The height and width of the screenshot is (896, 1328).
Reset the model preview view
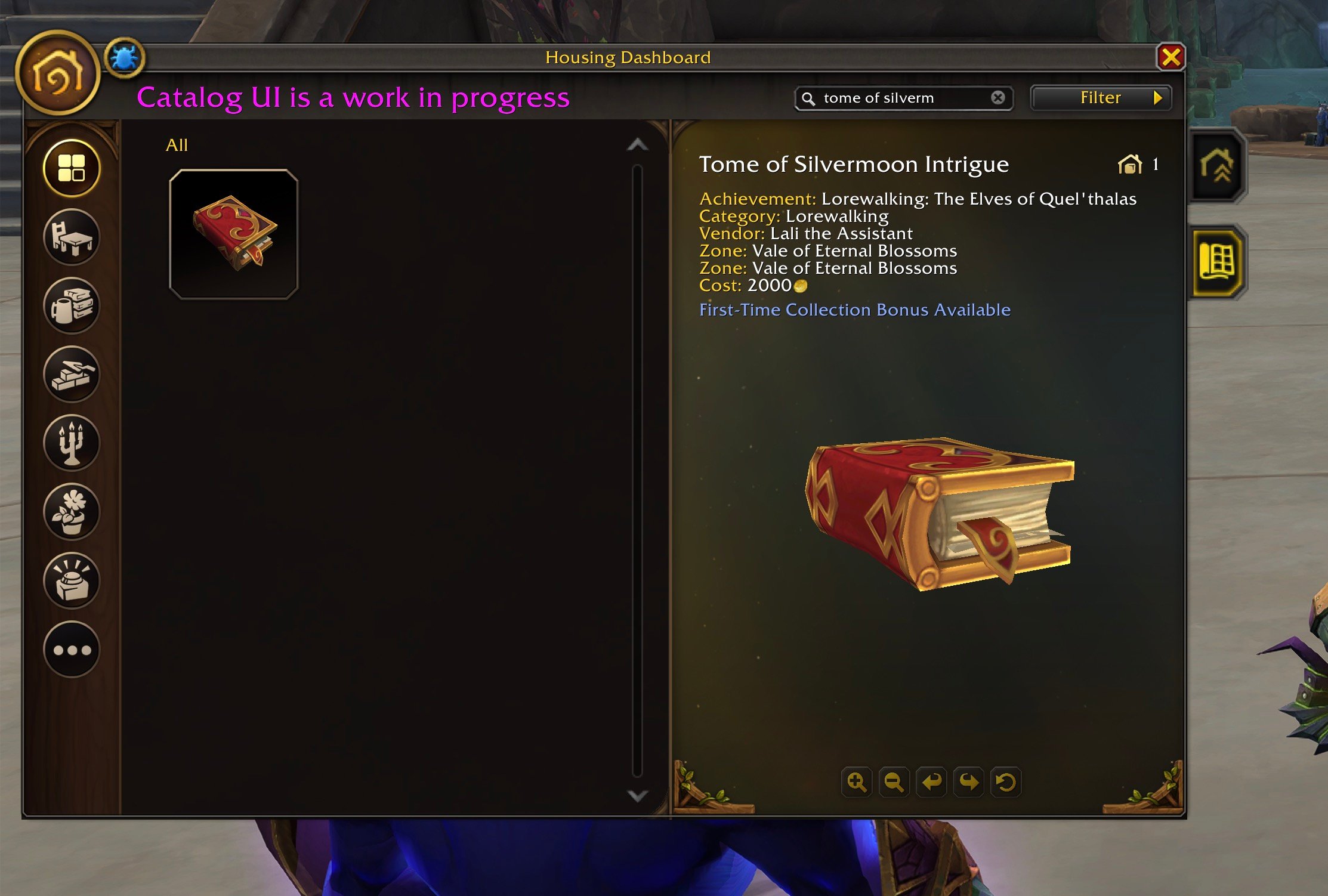pos(1006,782)
